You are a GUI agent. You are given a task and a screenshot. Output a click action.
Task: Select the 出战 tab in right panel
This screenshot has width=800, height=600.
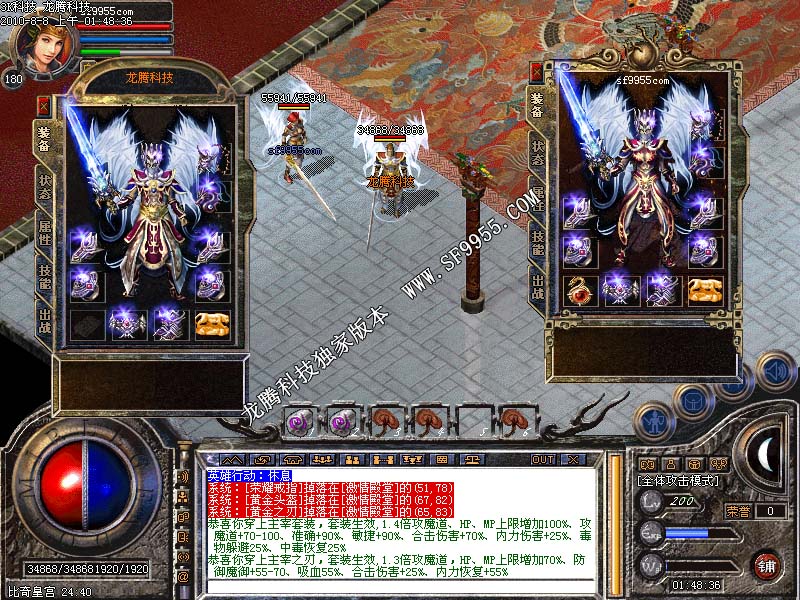tap(538, 287)
